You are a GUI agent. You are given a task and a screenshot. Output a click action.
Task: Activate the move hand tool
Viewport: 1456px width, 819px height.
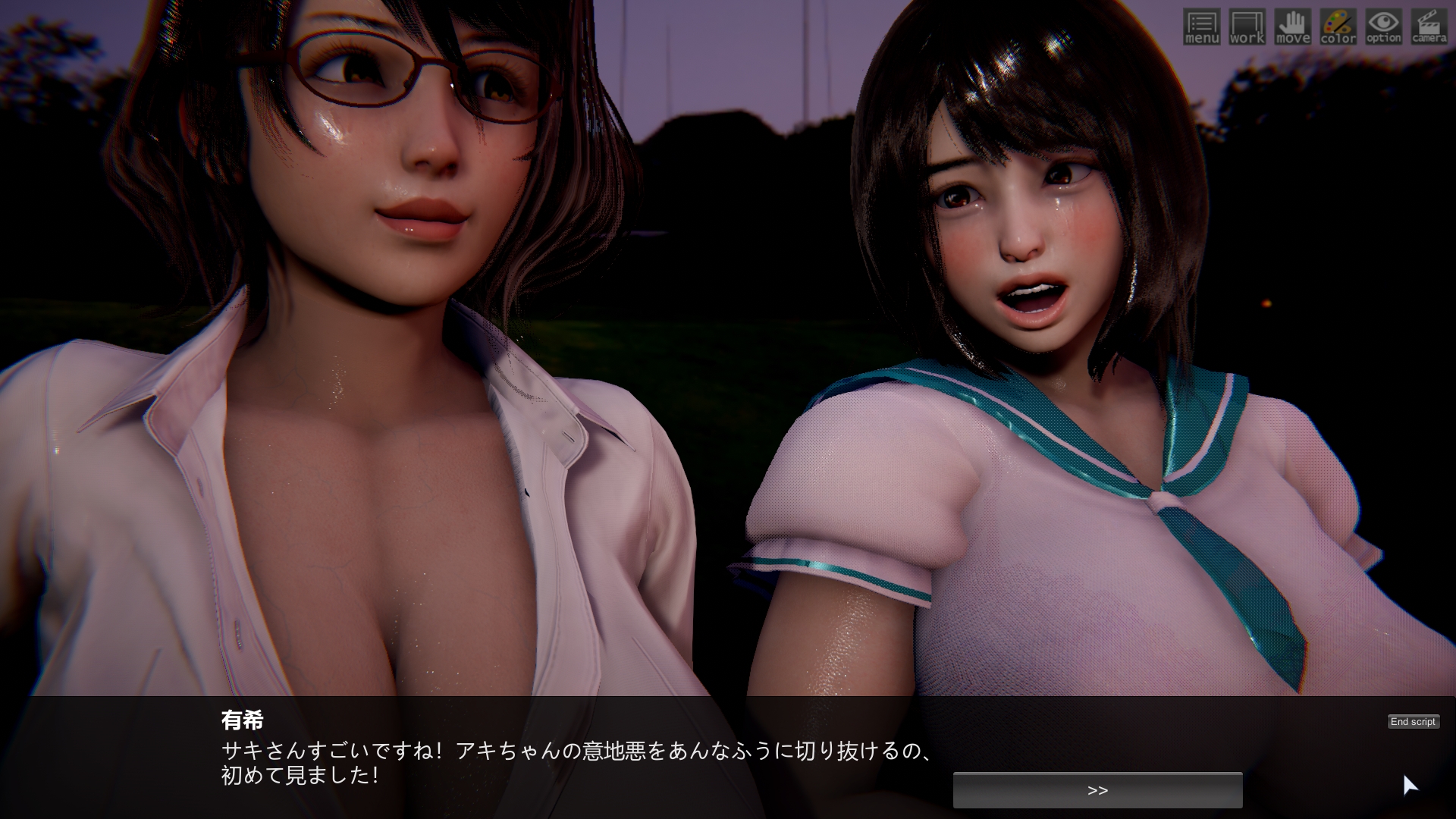click(1292, 27)
